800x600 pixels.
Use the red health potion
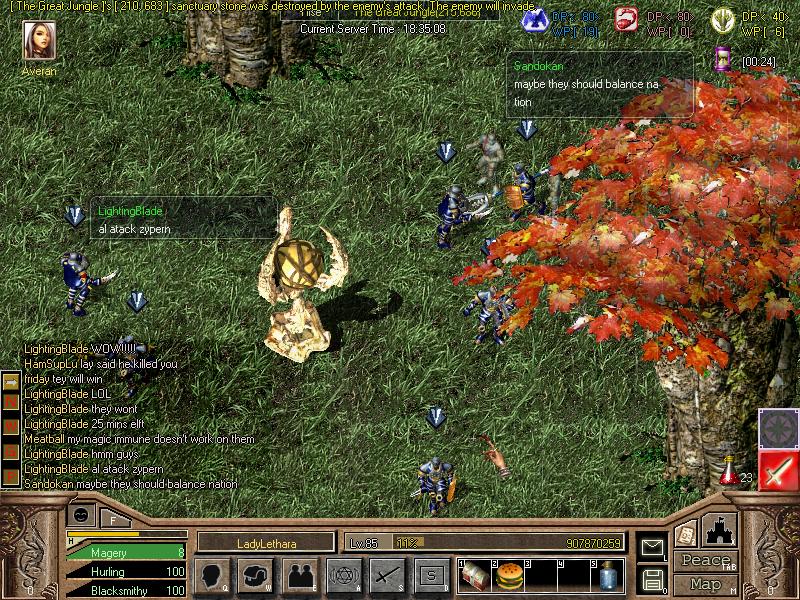point(729,471)
